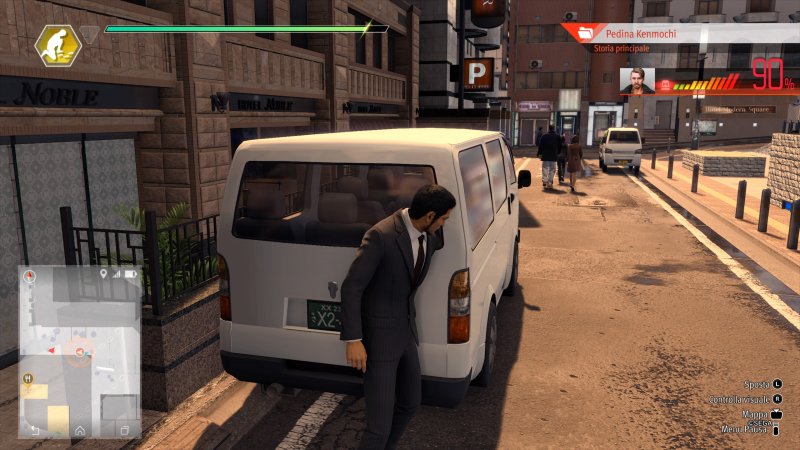
Task: Tap the home icon on the phone minimap
Action: point(80,429)
